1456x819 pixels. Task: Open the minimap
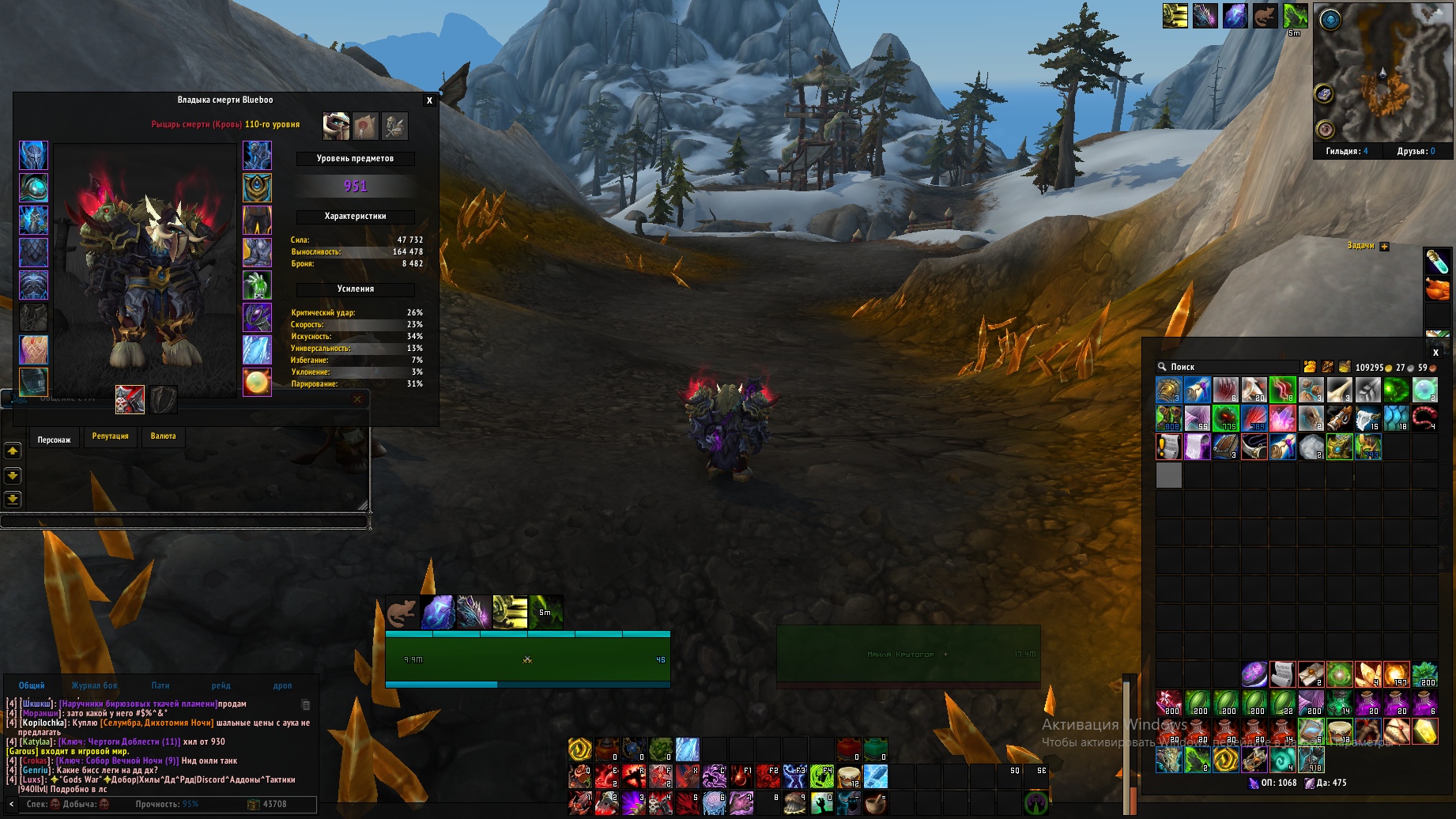(x=1382, y=74)
